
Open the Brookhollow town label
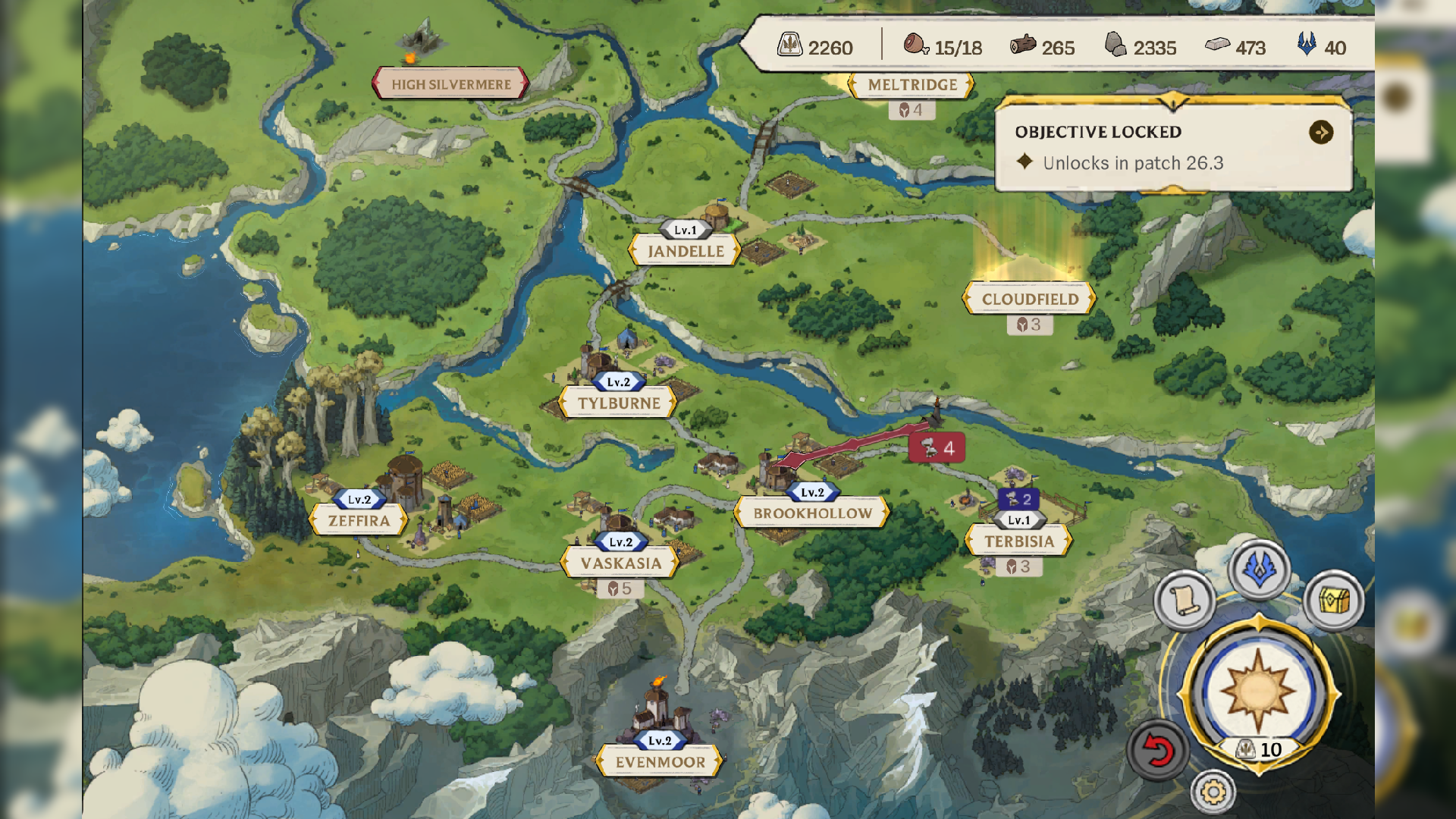point(812,513)
